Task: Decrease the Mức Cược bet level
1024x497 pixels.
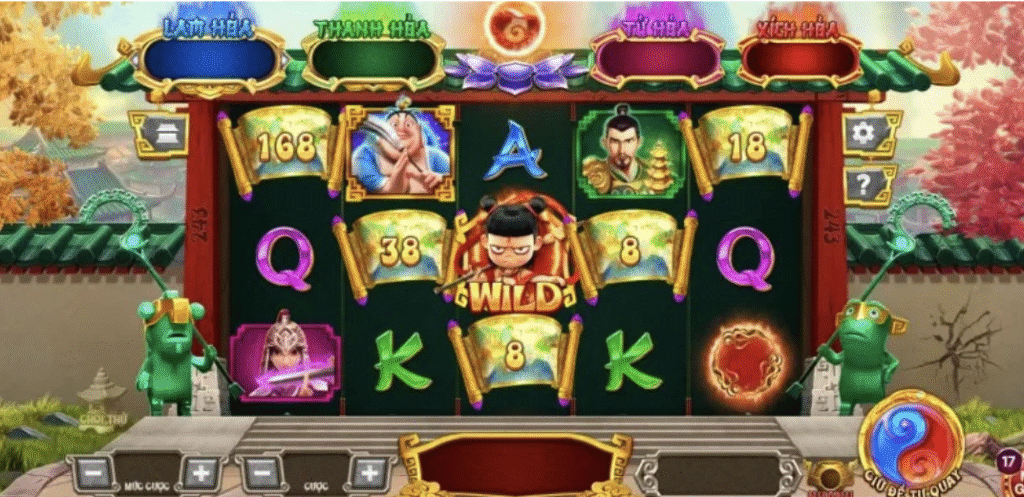Action: (88, 472)
